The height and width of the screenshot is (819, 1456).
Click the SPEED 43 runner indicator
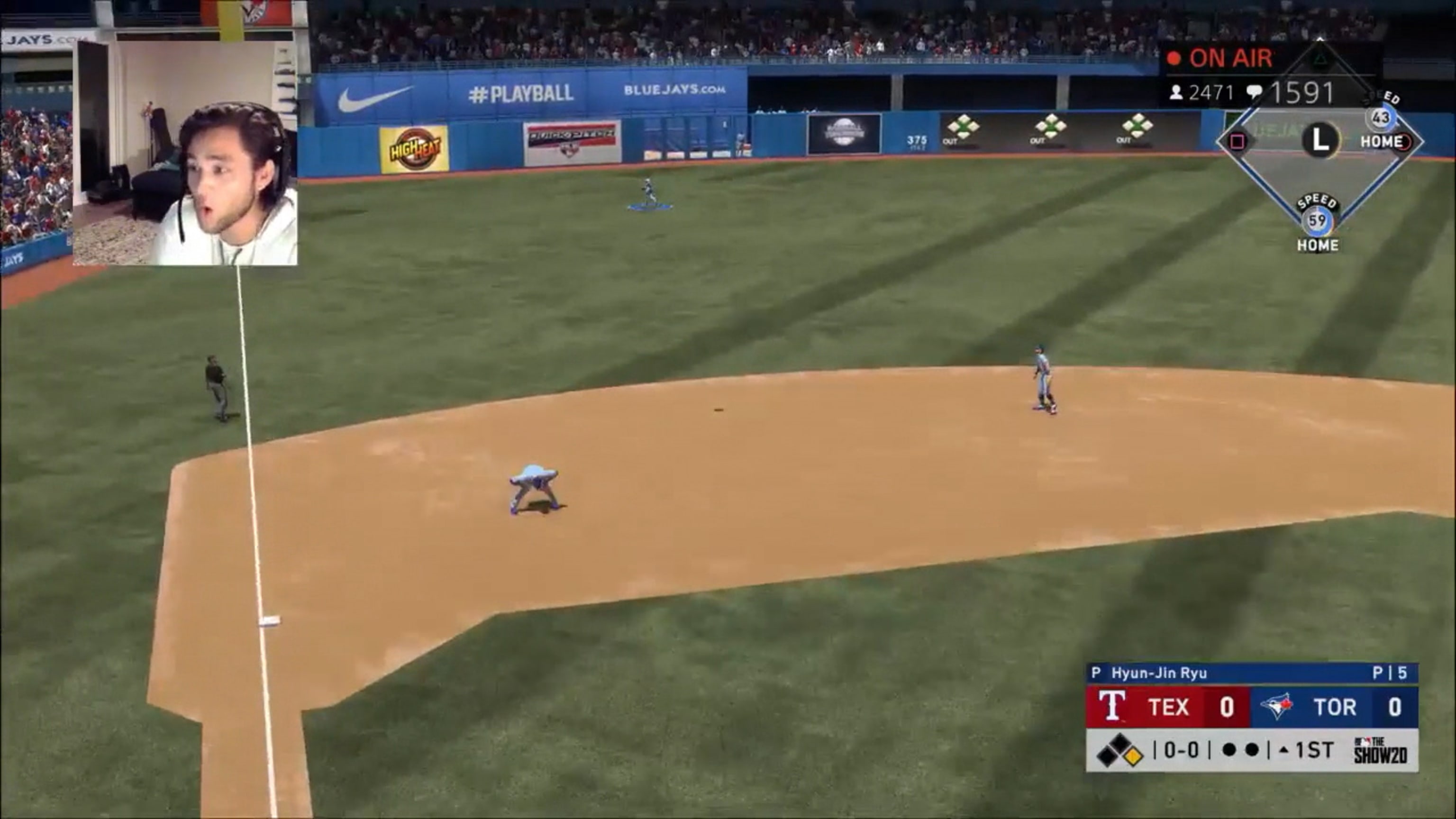1382,117
